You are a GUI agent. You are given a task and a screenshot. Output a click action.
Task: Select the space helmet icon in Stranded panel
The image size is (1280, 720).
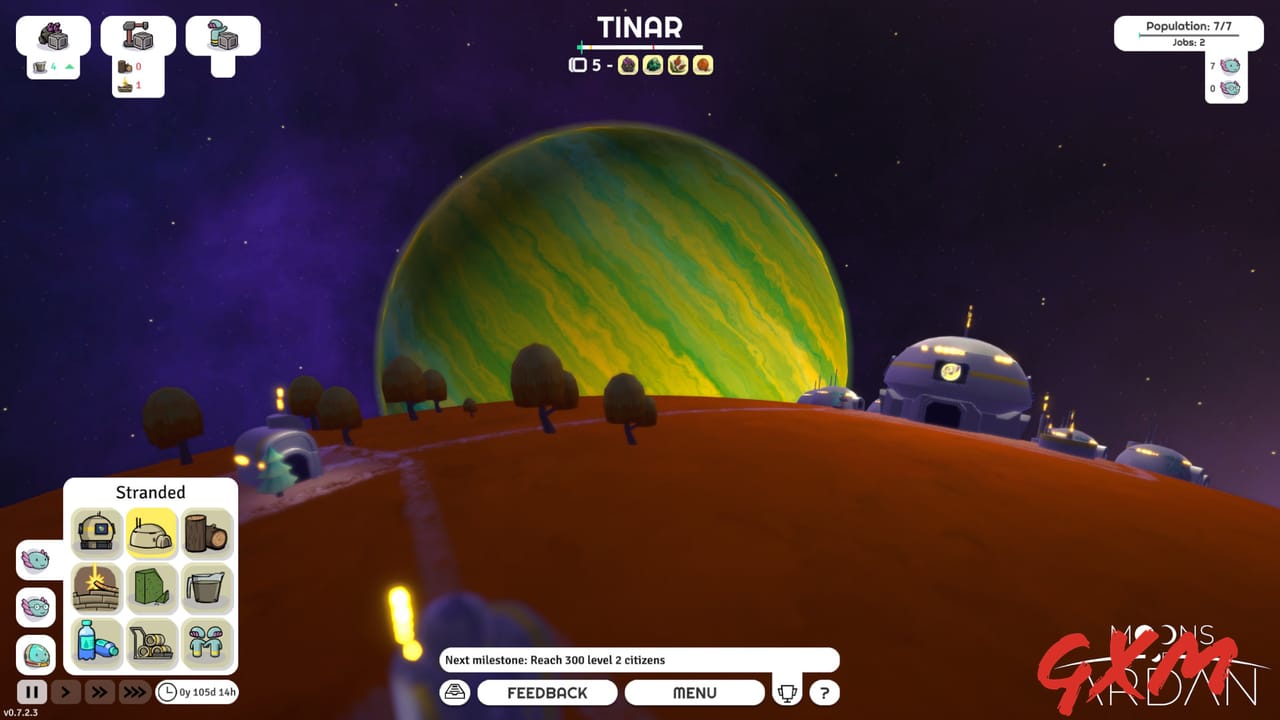tap(95, 533)
